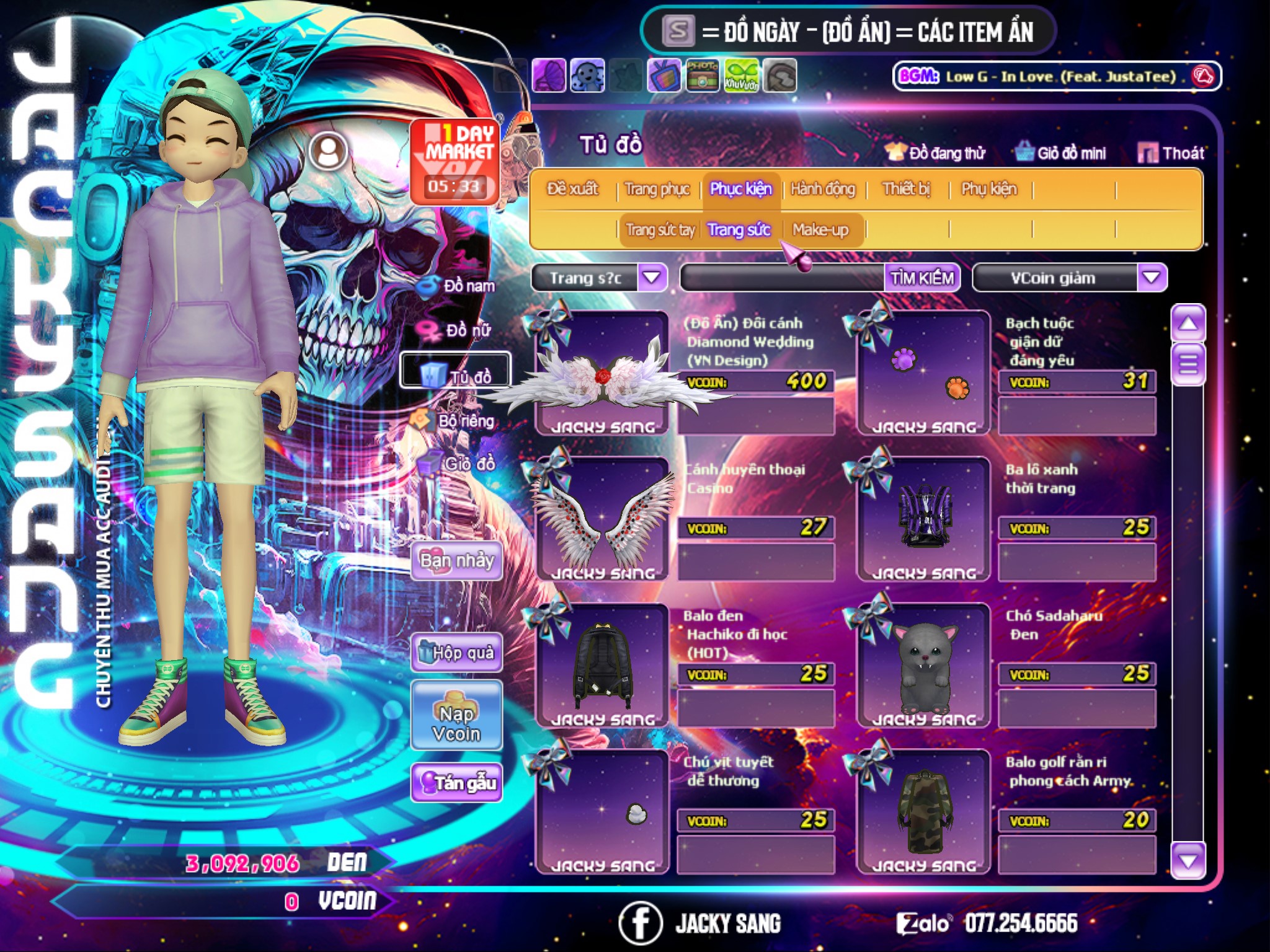Viewport: 1270px width, 952px height.
Task: Expand the Trang s?c filter dropdown
Action: (x=652, y=278)
